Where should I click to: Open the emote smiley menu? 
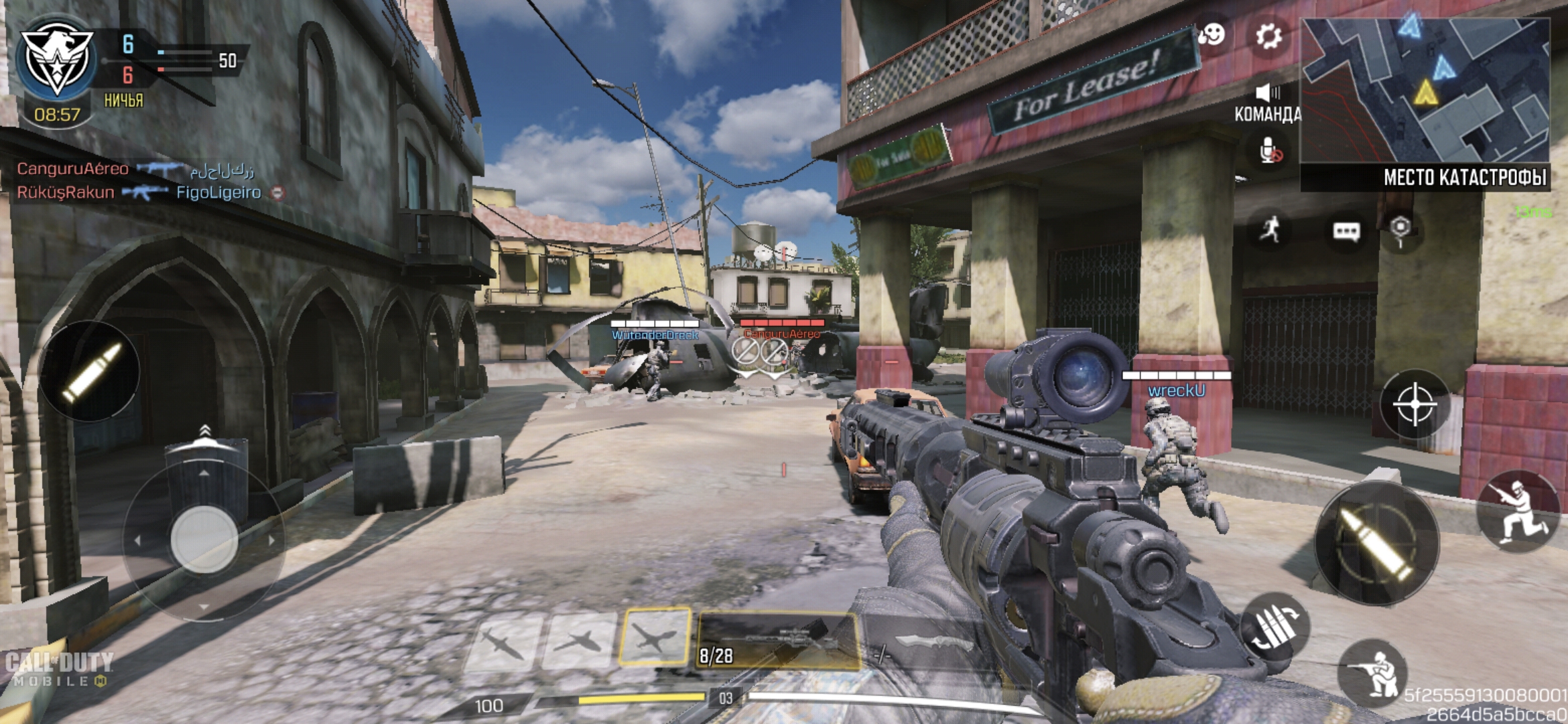[x=1212, y=35]
